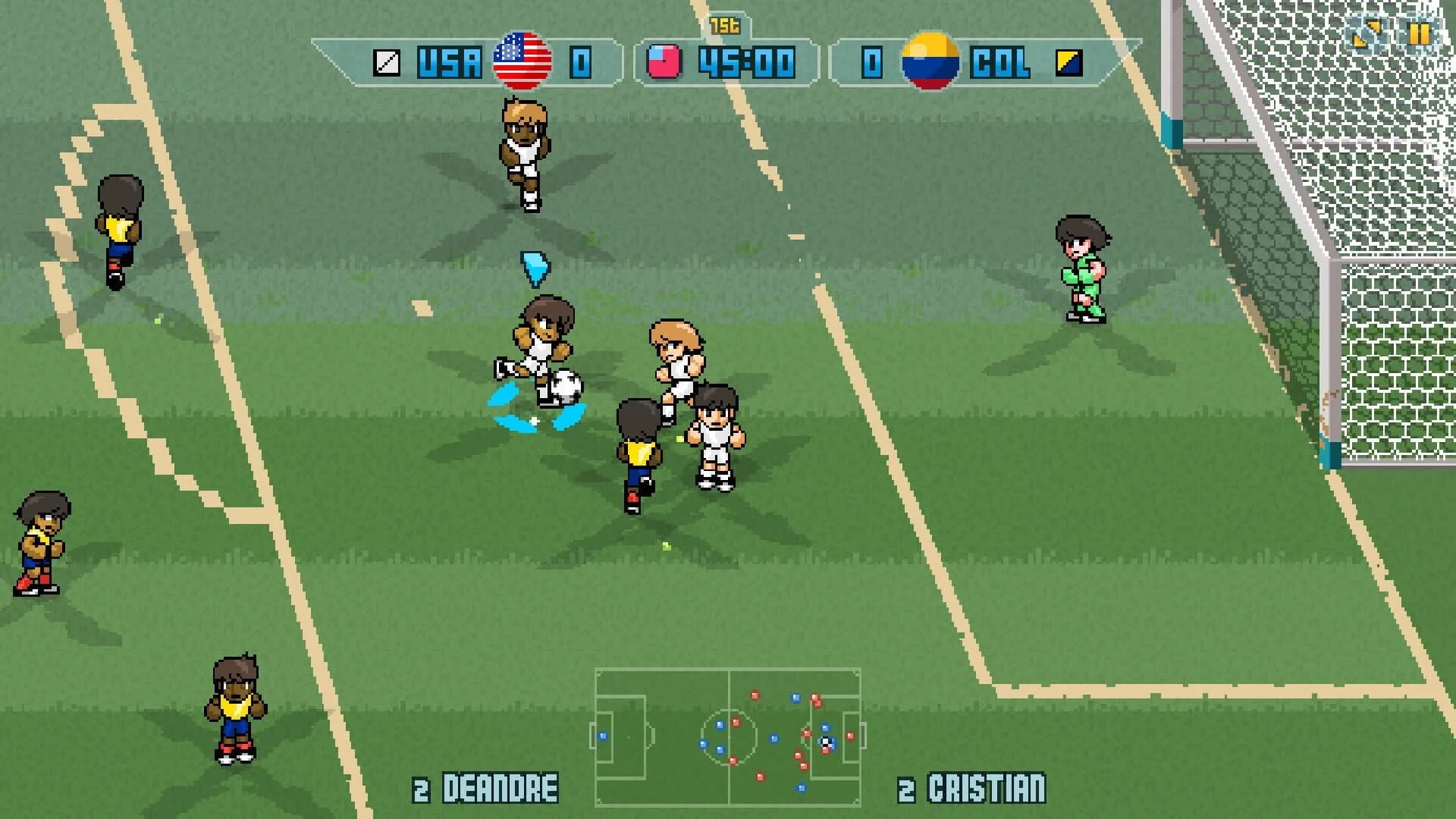Select the white USA kit icon on the scoreboard
This screenshot has width=1456, height=819.
[x=386, y=61]
